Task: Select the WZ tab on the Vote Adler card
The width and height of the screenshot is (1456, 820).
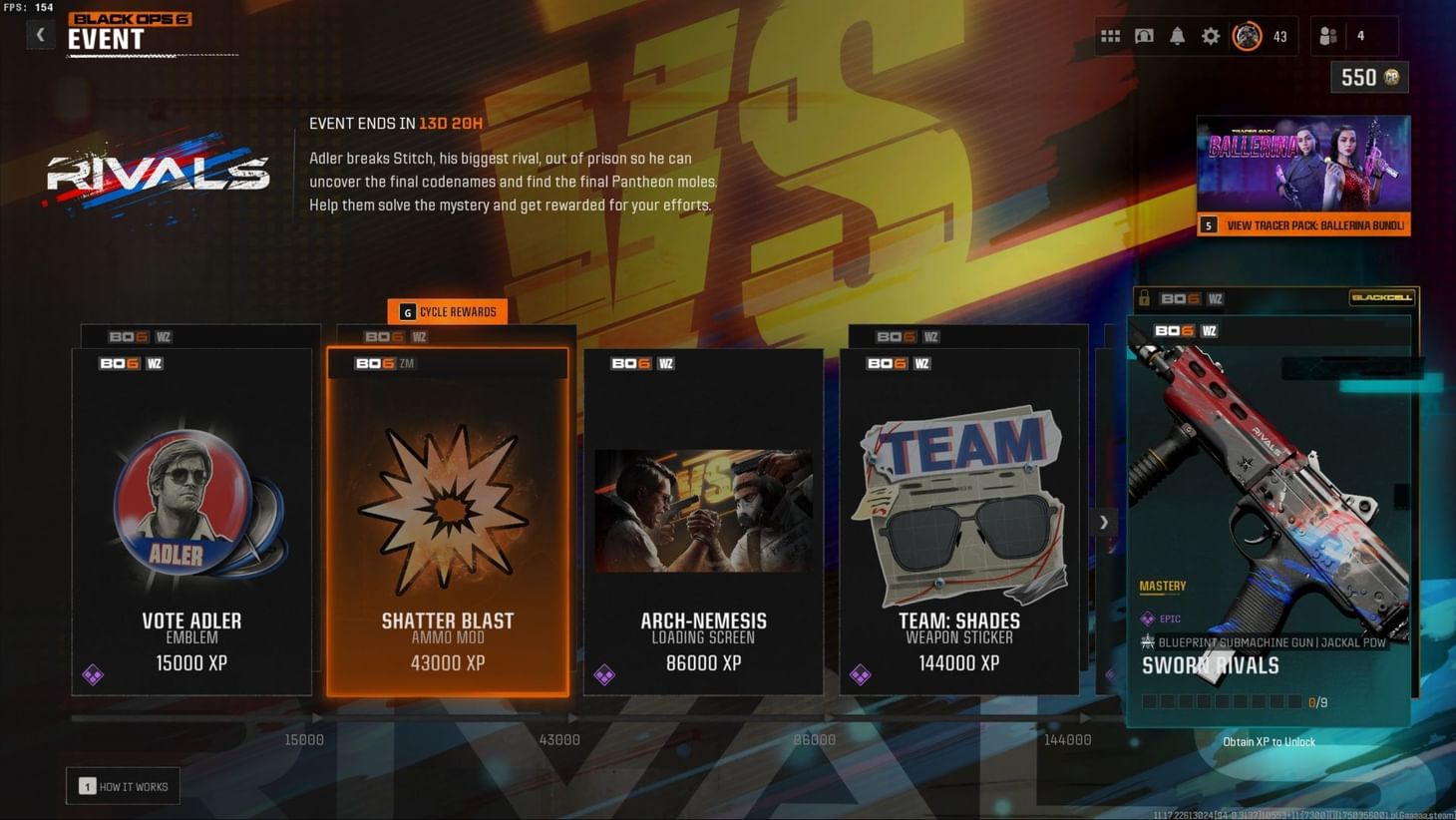Action: point(155,363)
